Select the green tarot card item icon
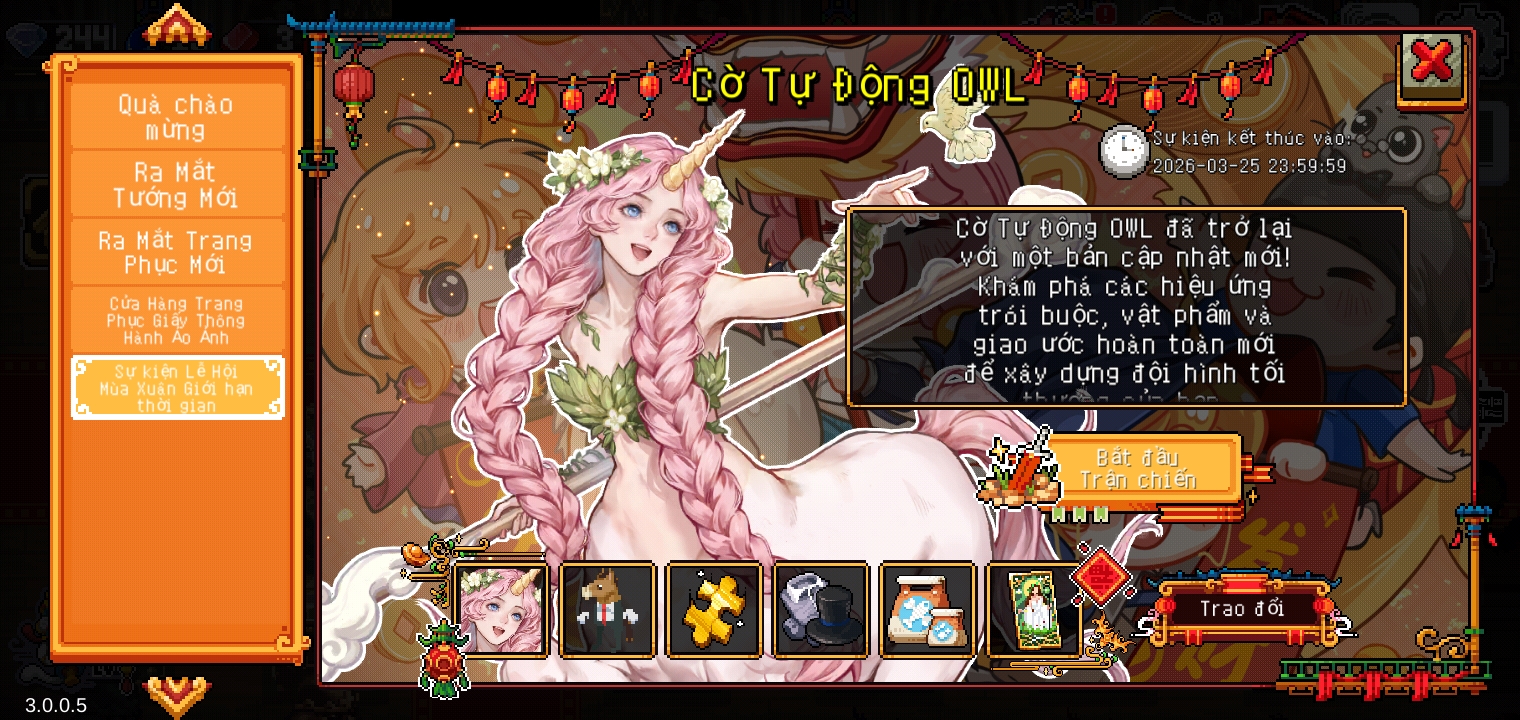 [x=1034, y=609]
